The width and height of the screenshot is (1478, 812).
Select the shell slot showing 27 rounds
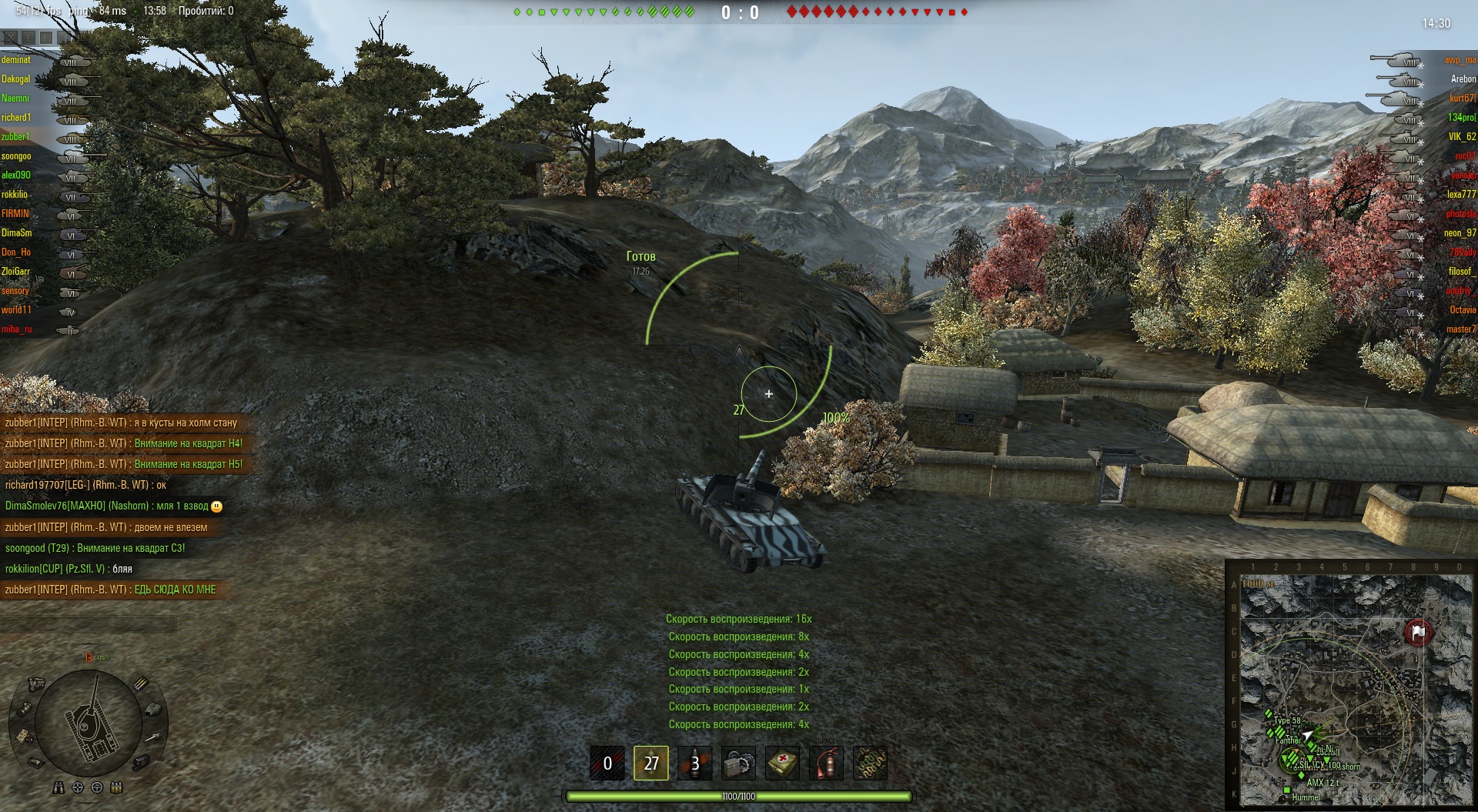(x=650, y=763)
